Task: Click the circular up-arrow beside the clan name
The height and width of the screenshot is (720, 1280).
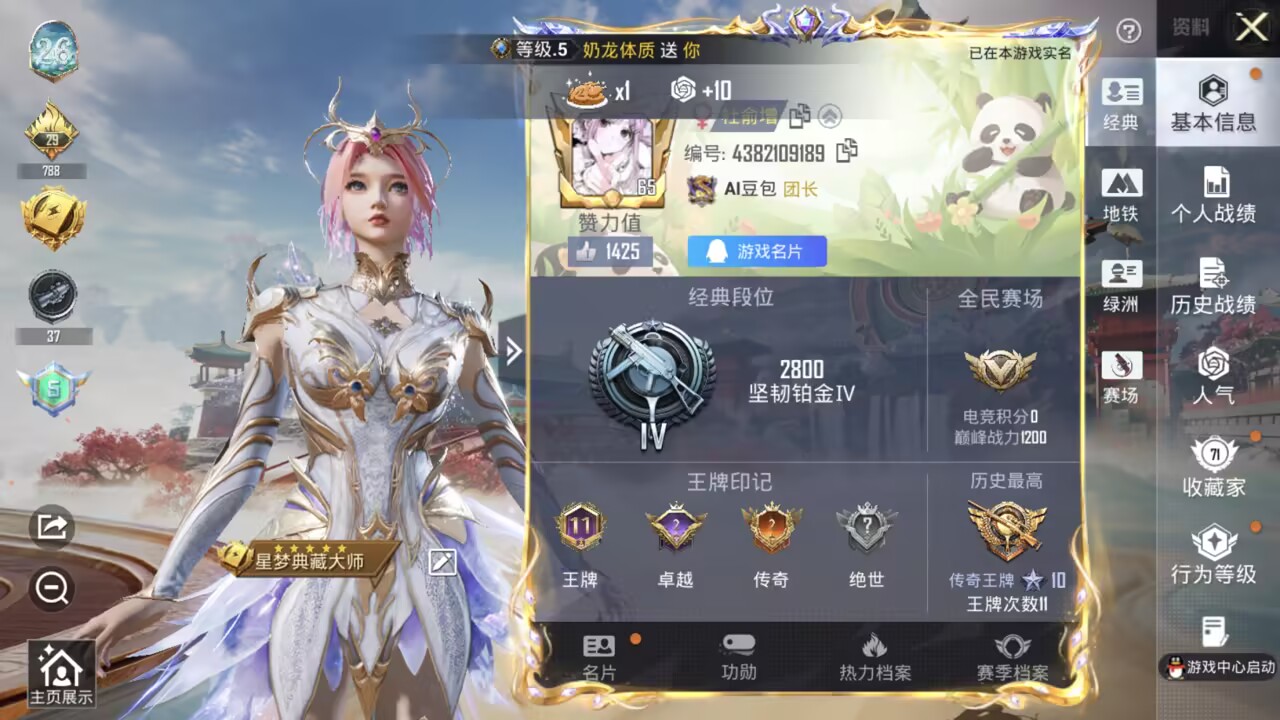Action: click(832, 116)
